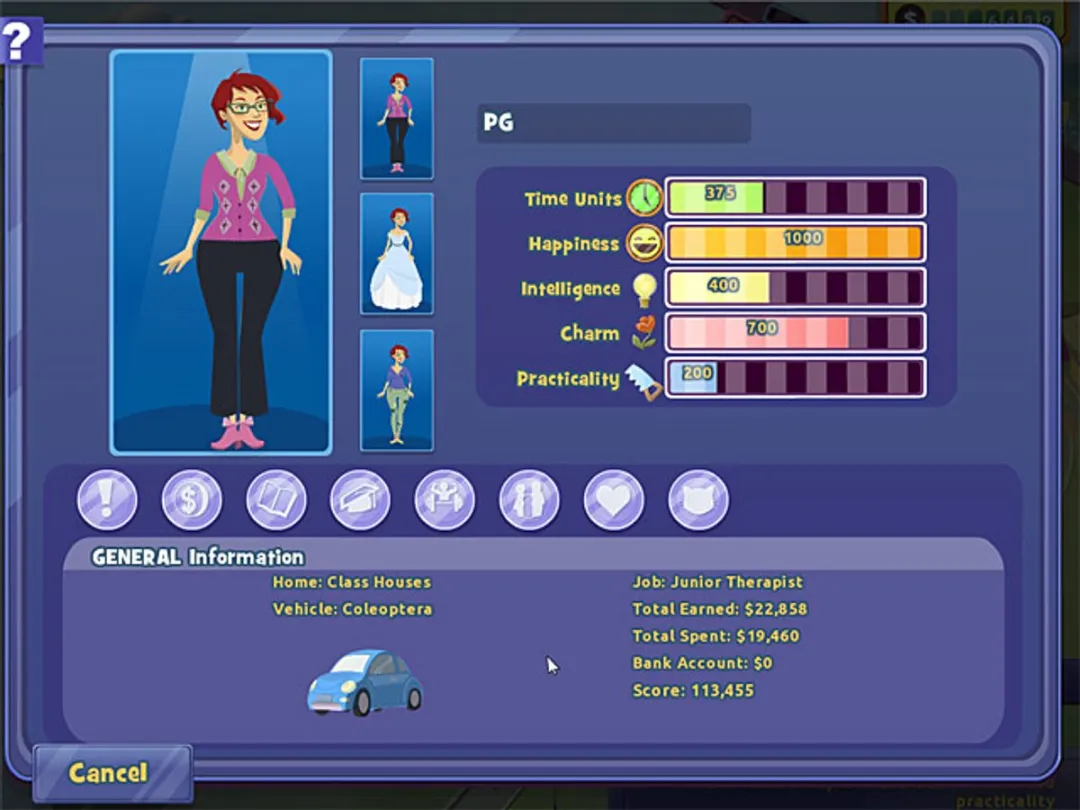The image size is (1080, 810).
Task: Switch to the open book tab
Action: 276,500
